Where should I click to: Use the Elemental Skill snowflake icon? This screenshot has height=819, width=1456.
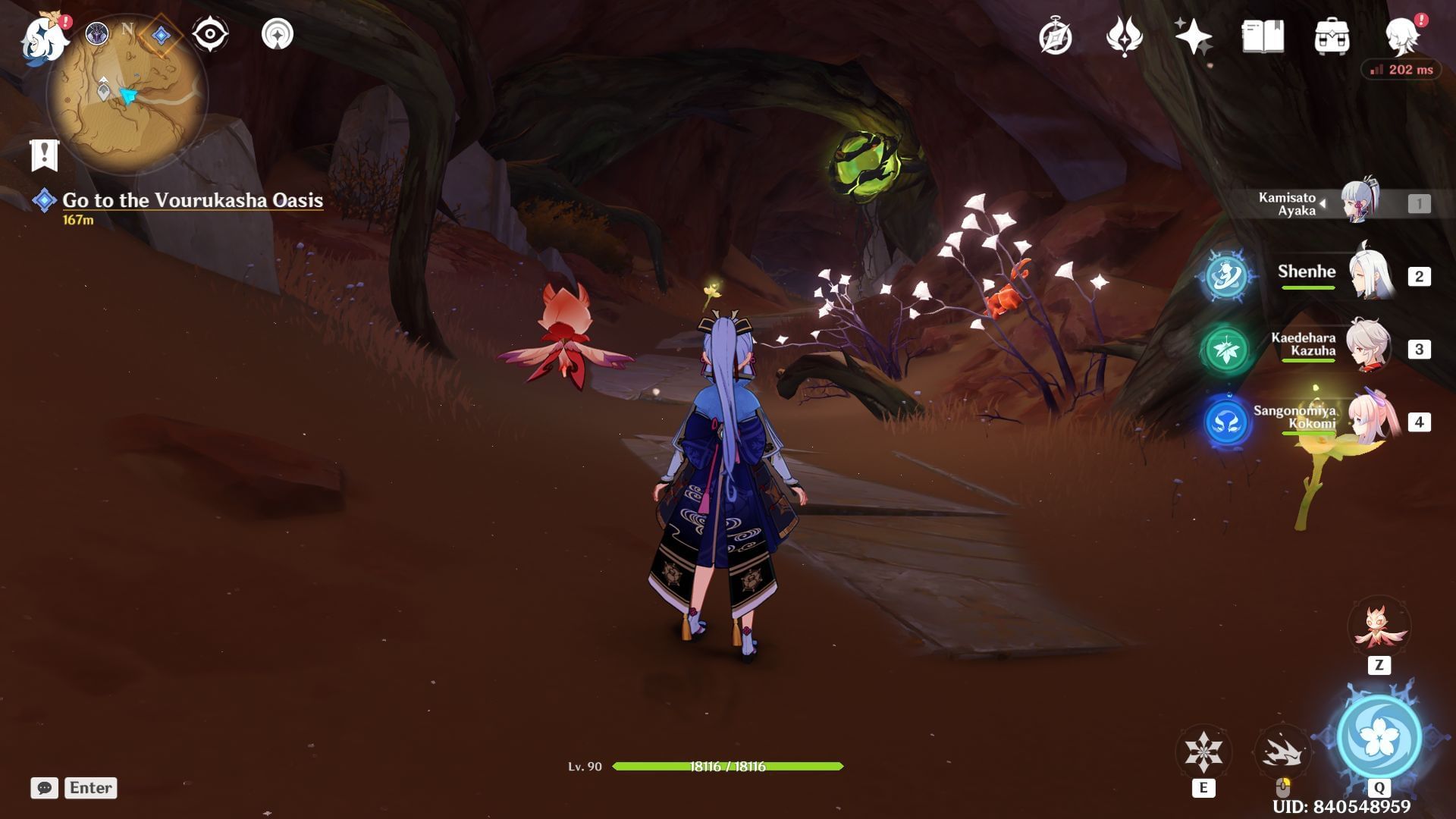tap(1203, 752)
